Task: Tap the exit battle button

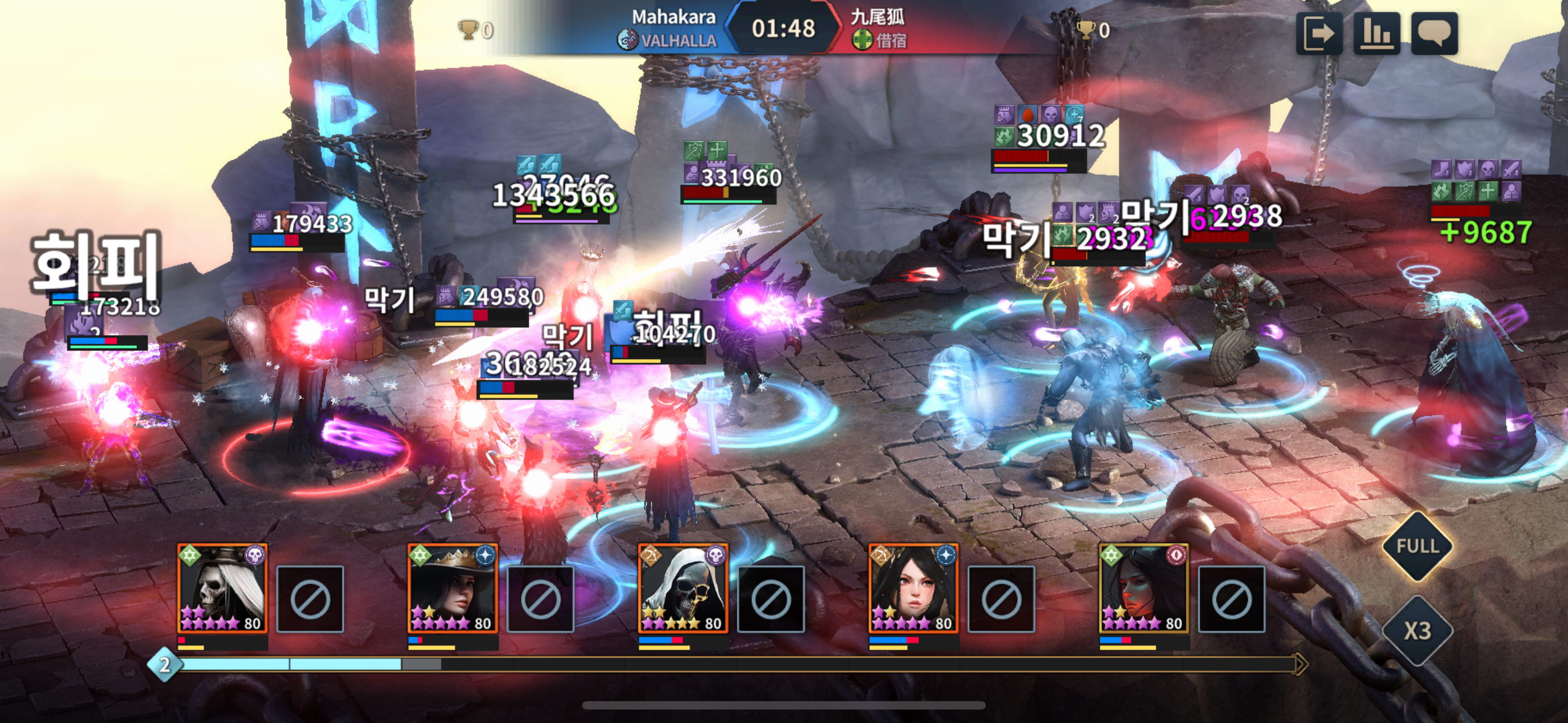Action: [x=1318, y=34]
